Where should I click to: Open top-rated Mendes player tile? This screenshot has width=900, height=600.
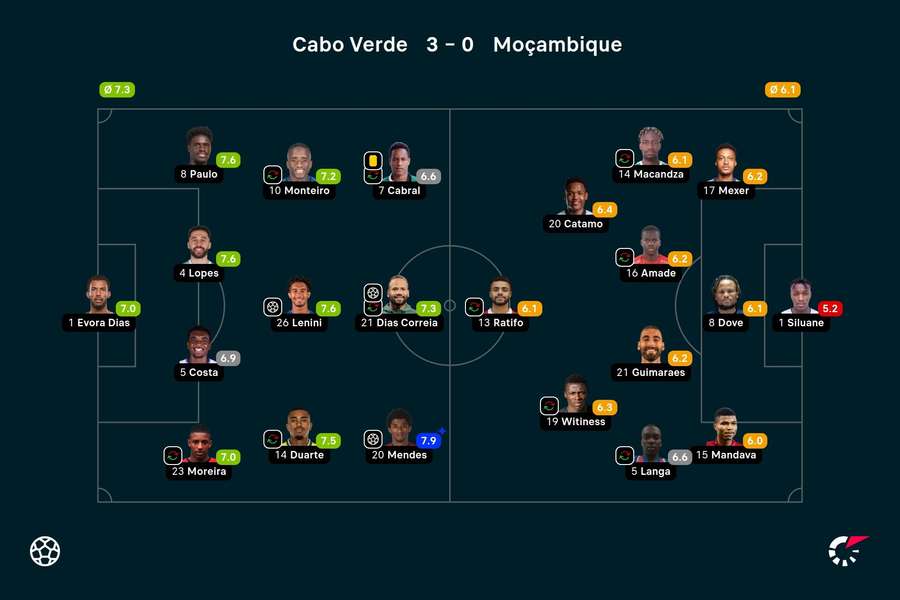click(x=399, y=429)
